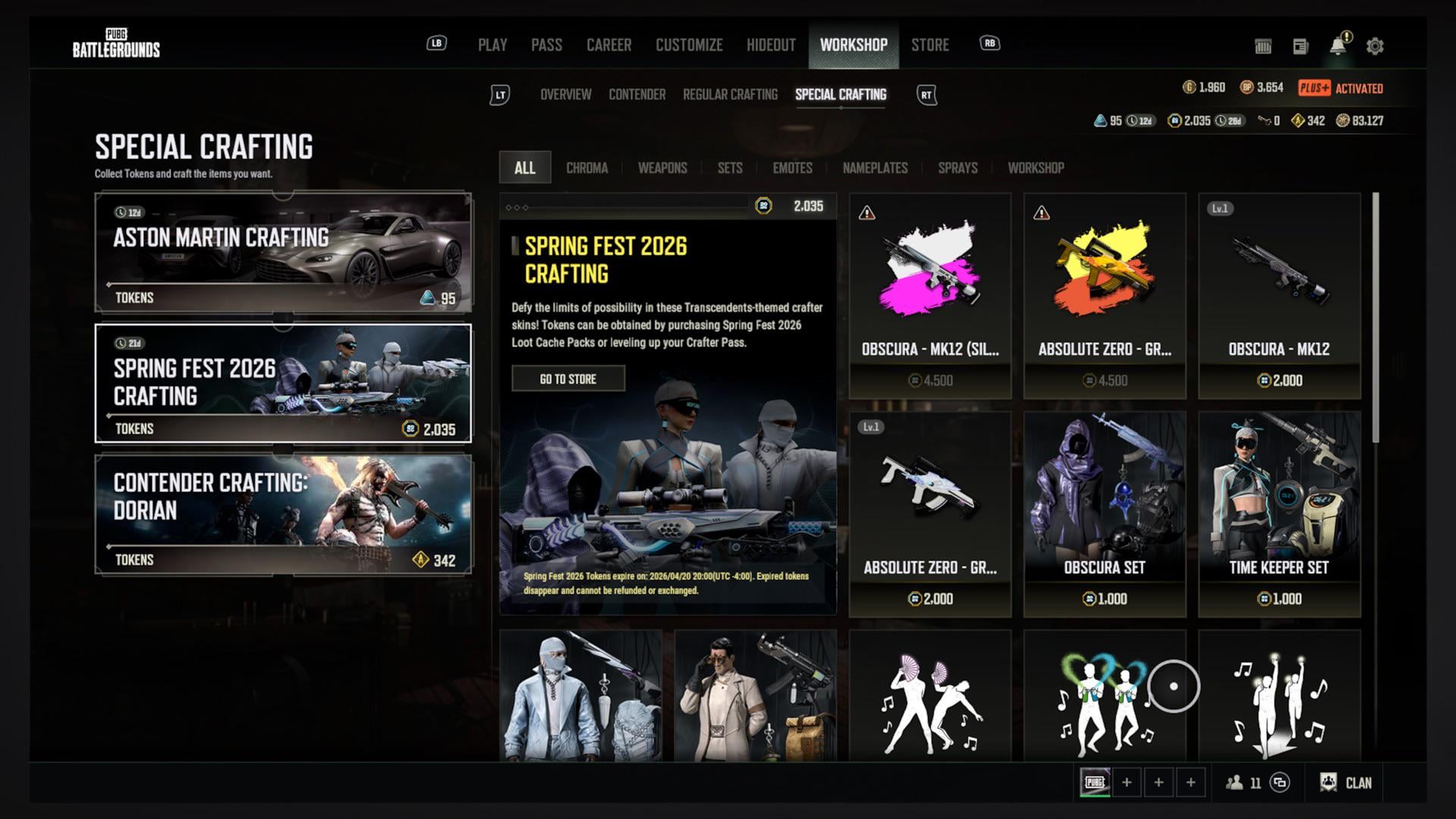Select the Obscura Set item

click(x=1104, y=513)
